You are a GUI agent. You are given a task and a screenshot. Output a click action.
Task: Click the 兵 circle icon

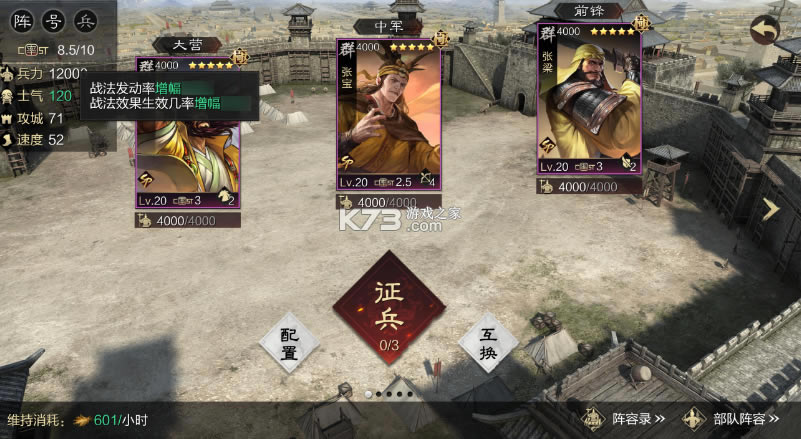87,20
